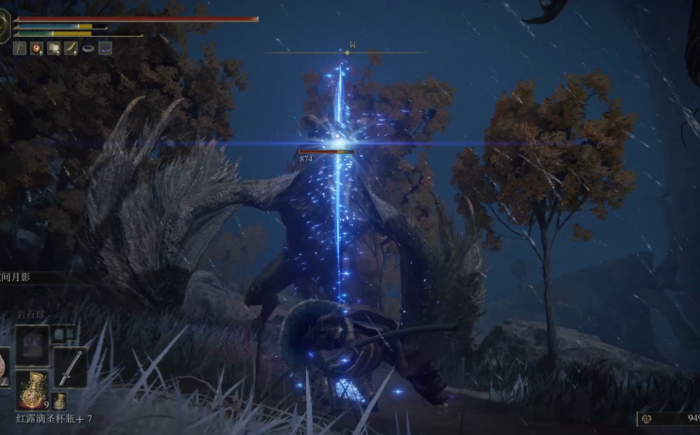Click the silver ring status icon

coord(88,47)
